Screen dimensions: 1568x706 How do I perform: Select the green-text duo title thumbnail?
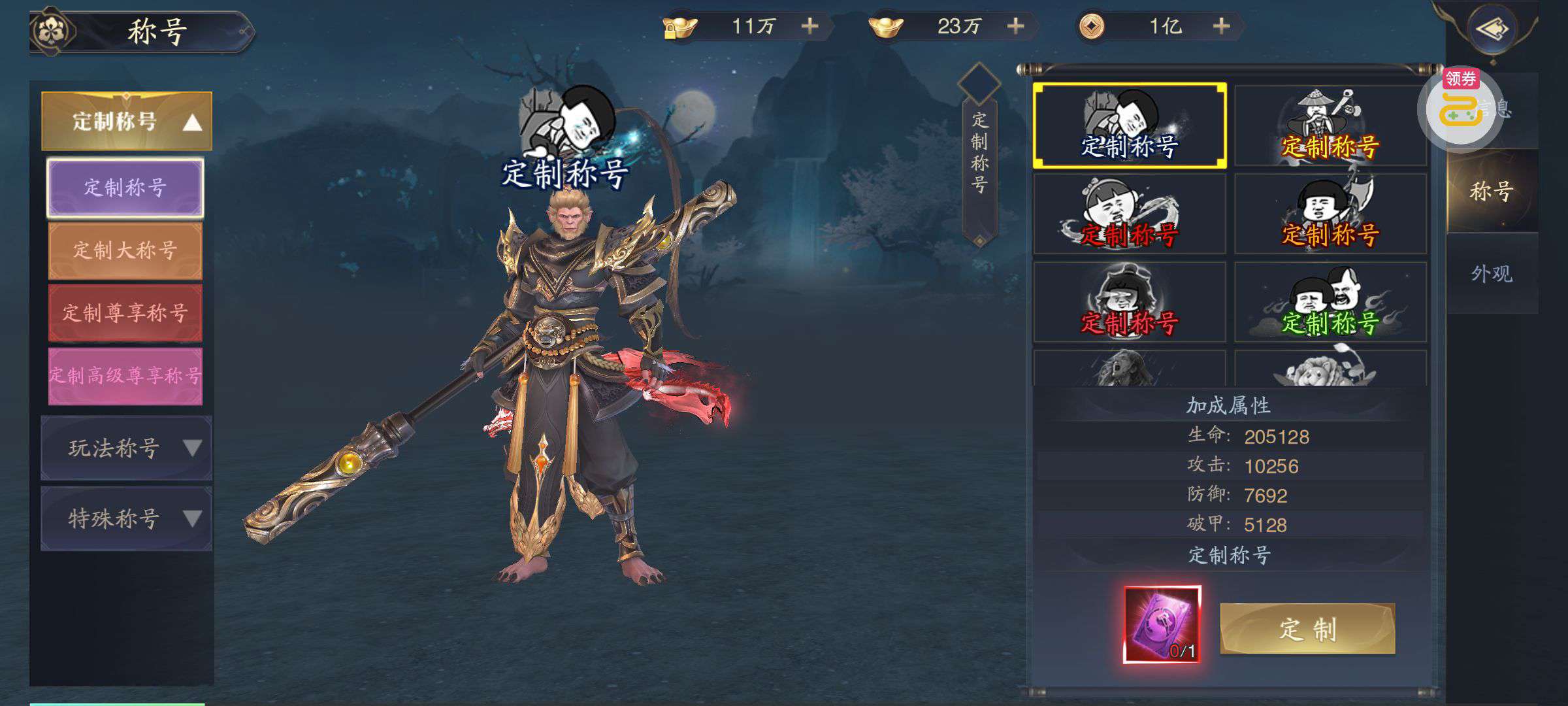[1330, 302]
